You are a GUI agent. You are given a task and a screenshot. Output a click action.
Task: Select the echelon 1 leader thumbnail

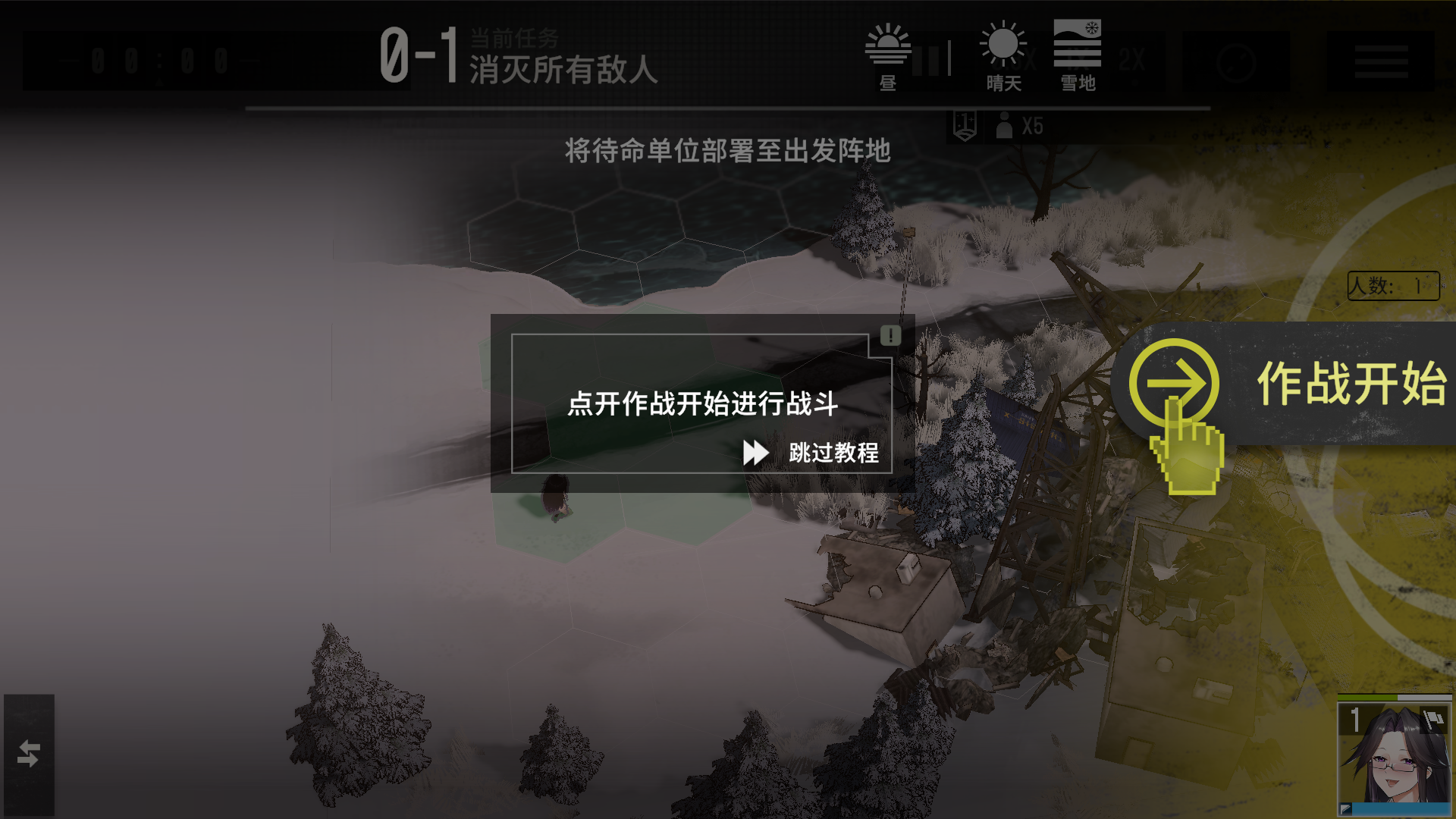coord(1395,758)
